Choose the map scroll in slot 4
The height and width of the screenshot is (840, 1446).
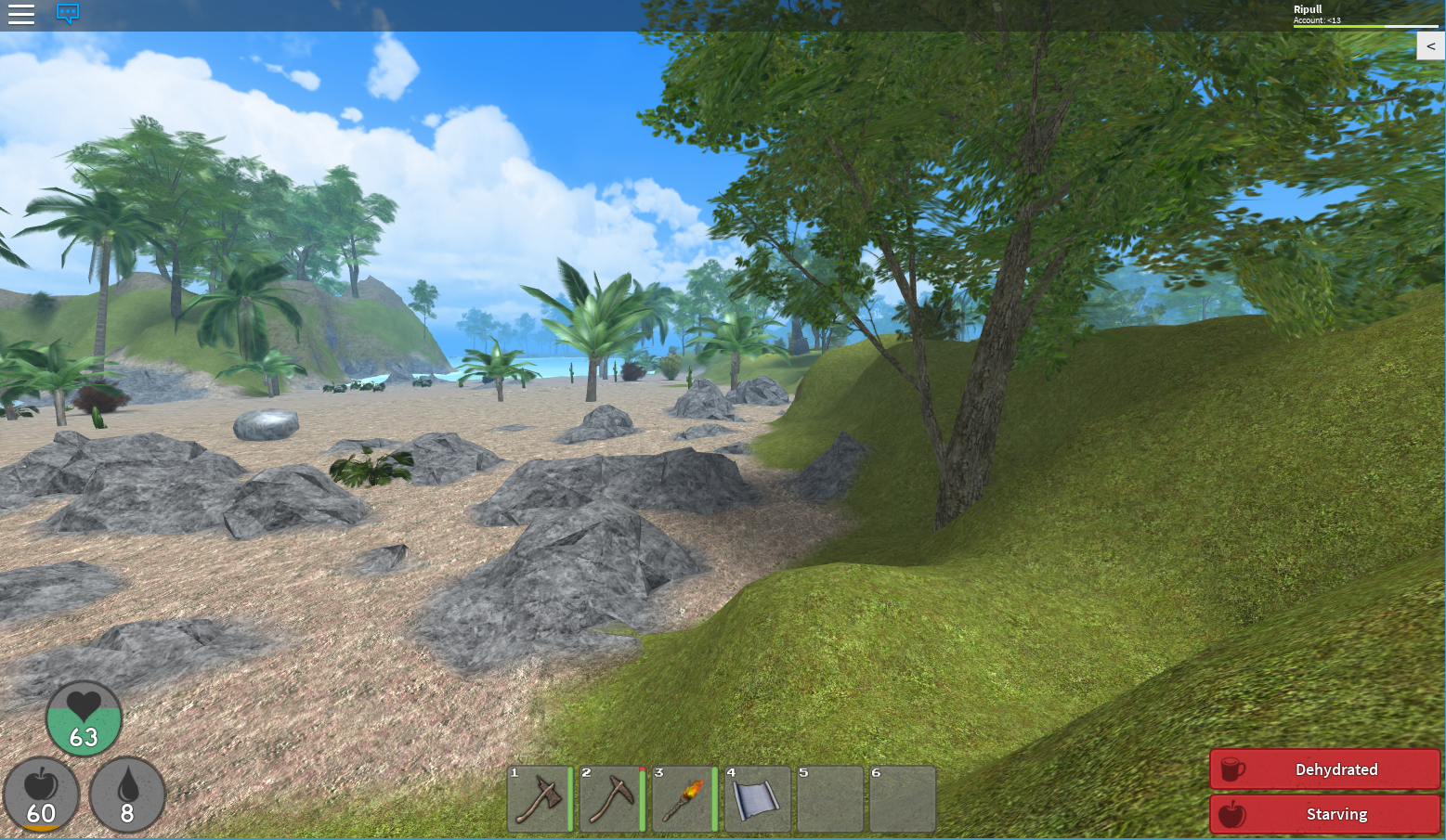757,799
